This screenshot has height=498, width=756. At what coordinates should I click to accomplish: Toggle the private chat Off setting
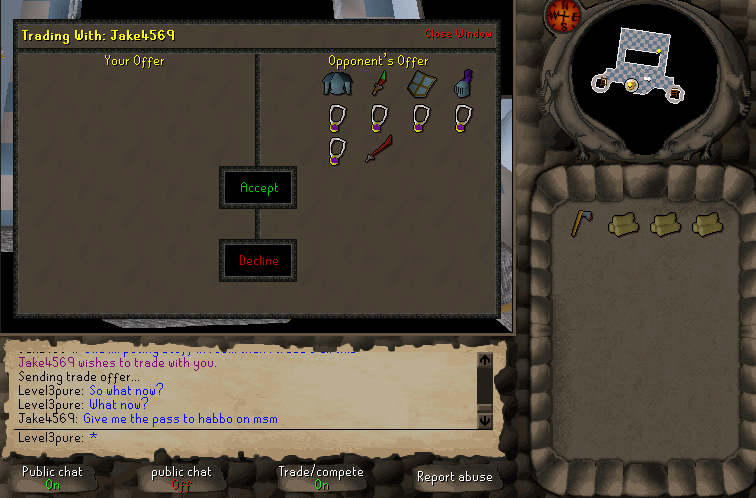[181, 477]
